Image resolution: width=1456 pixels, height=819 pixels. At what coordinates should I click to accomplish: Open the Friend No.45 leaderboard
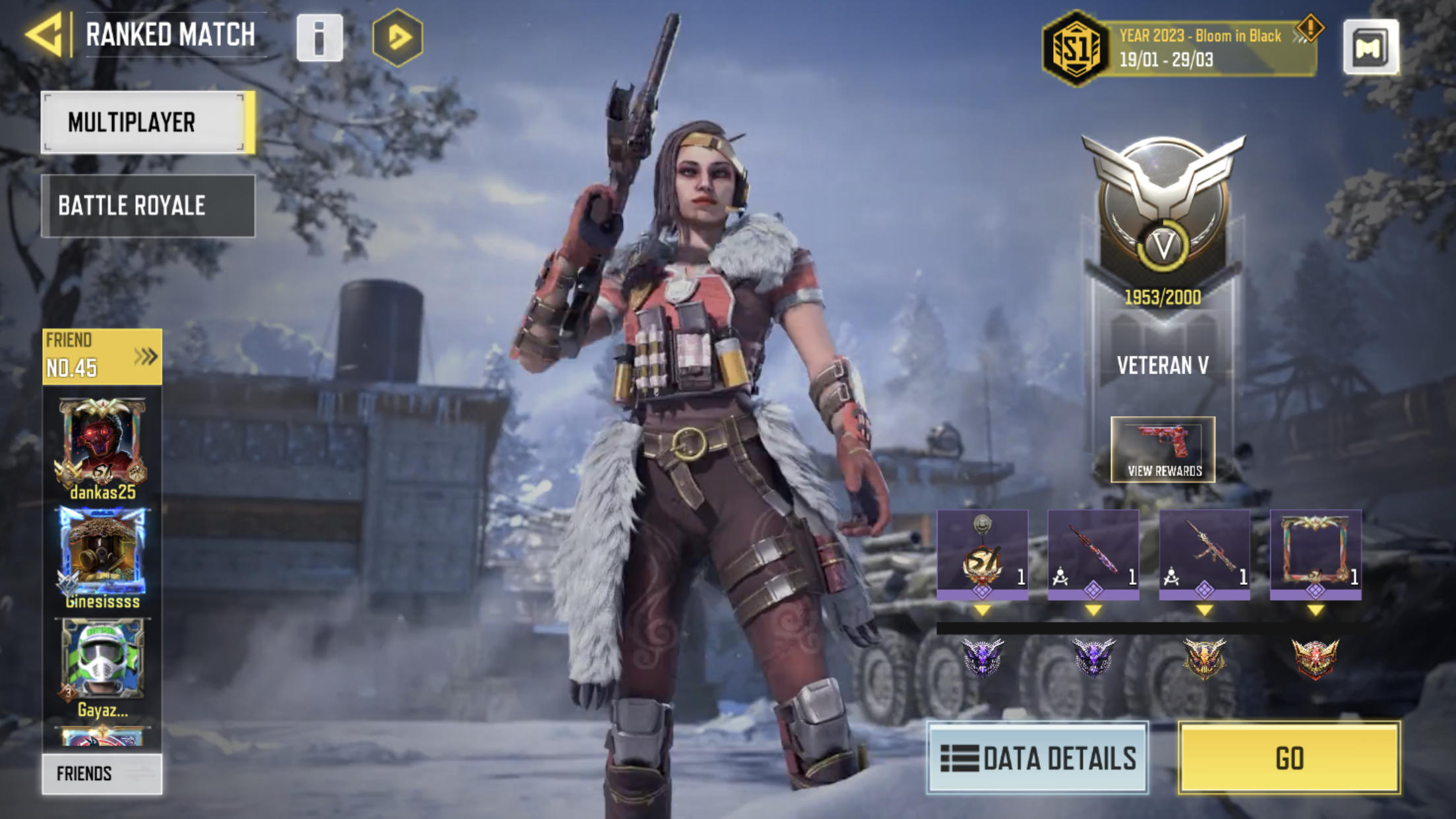[x=102, y=357]
